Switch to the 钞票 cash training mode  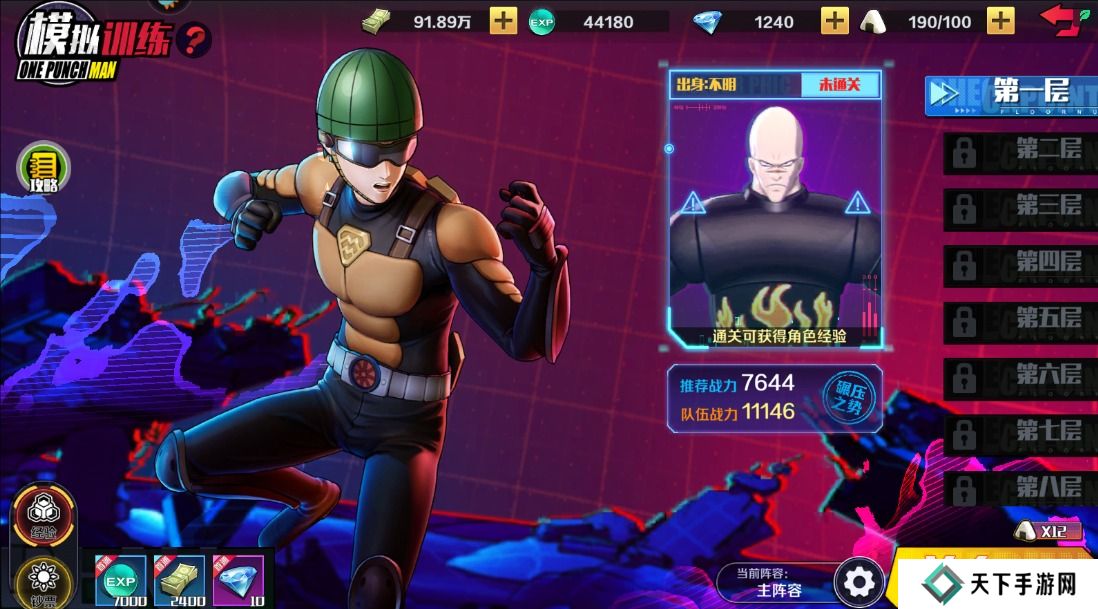42,582
